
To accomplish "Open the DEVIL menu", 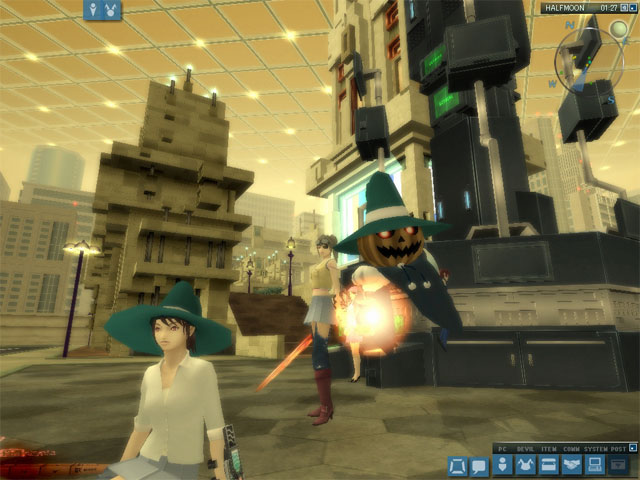I will pyautogui.click(x=524, y=465).
